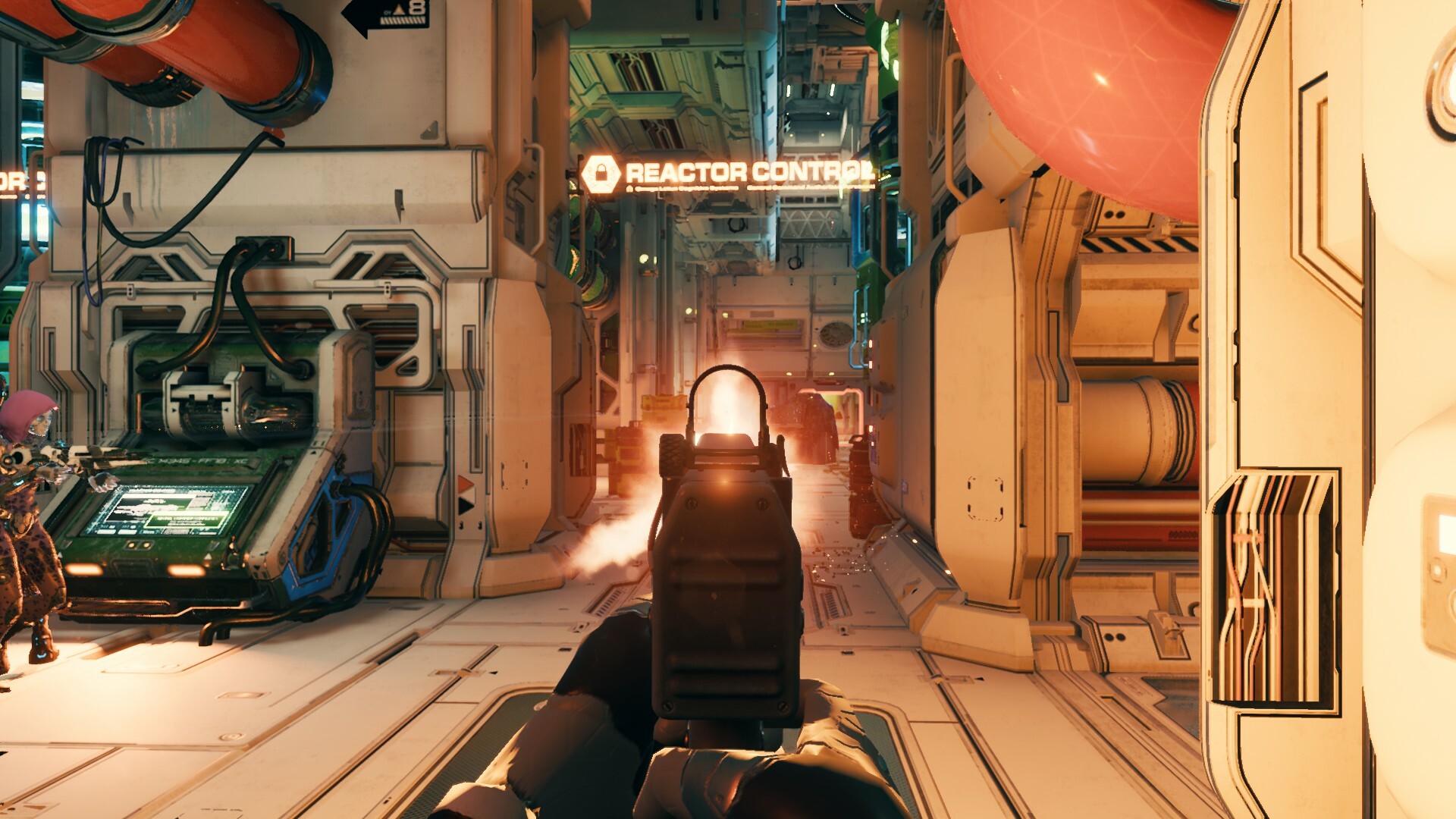The height and width of the screenshot is (819, 1456).
Task: Click the hexagonal lock icon on the Reactor Control sign
Action: click(601, 172)
